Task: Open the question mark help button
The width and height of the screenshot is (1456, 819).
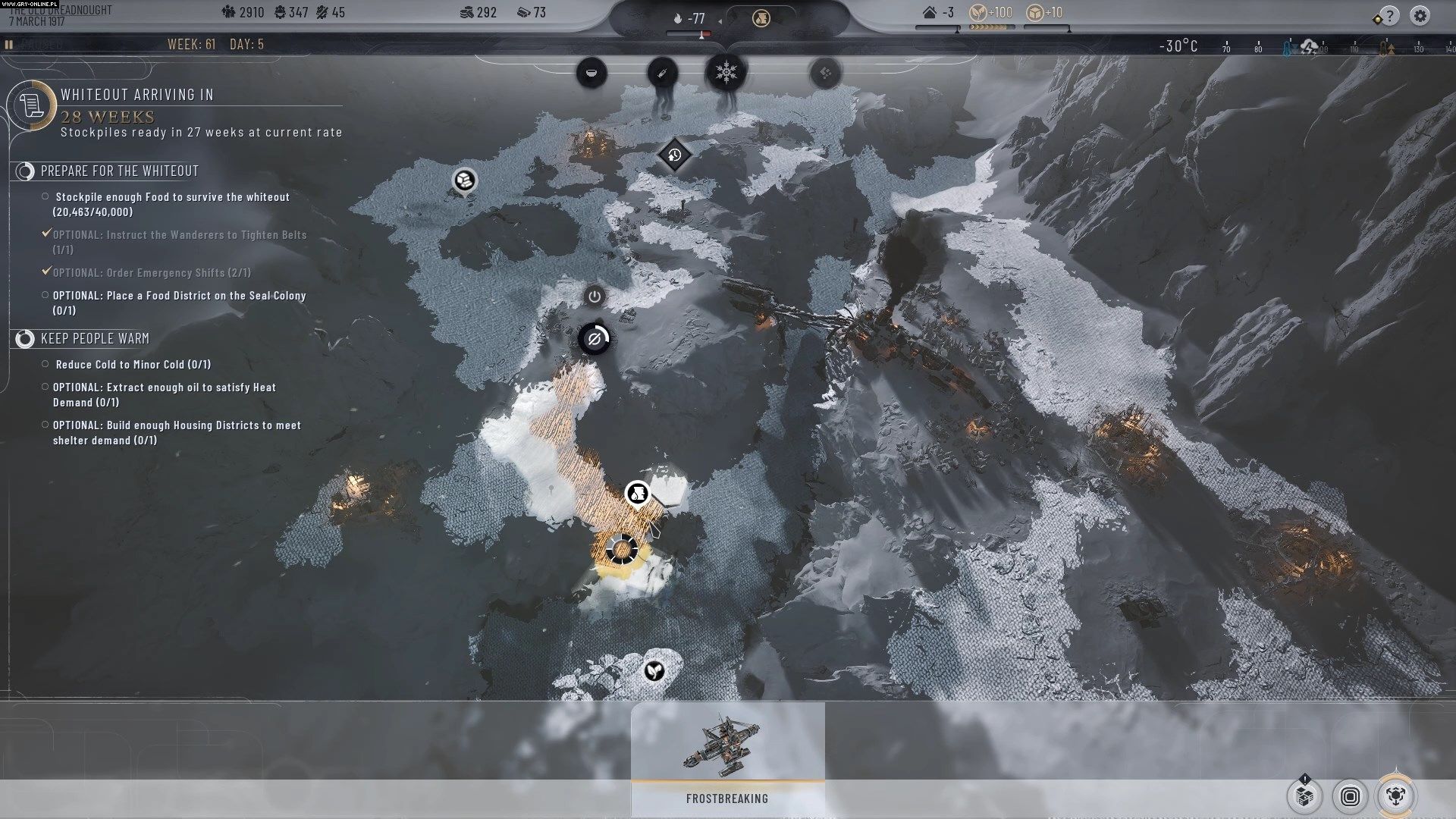Action: [1389, 15]
